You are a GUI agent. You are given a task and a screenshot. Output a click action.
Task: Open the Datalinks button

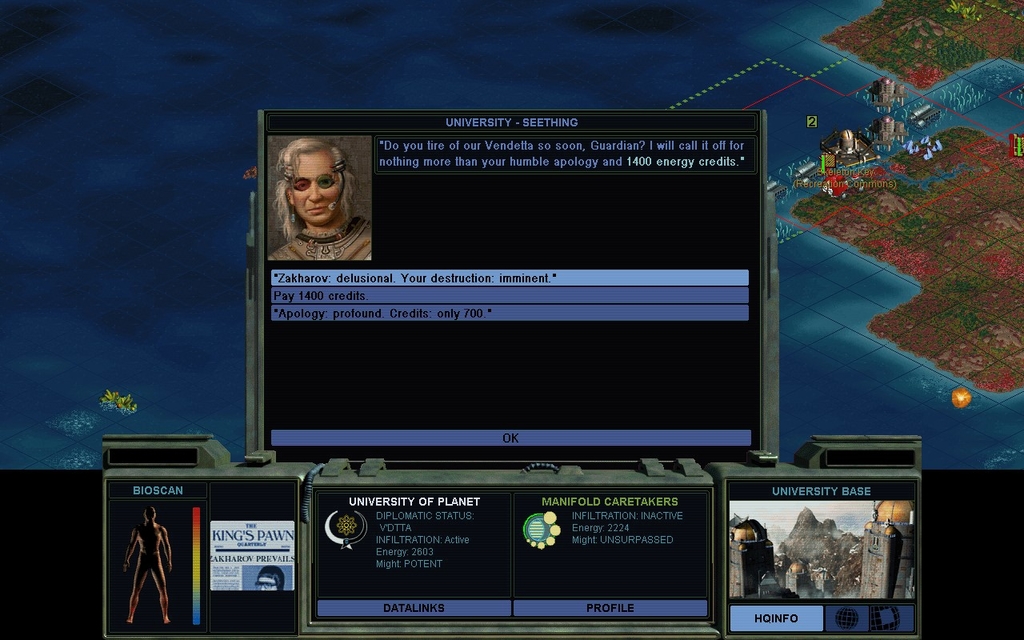tap(413, 608)
